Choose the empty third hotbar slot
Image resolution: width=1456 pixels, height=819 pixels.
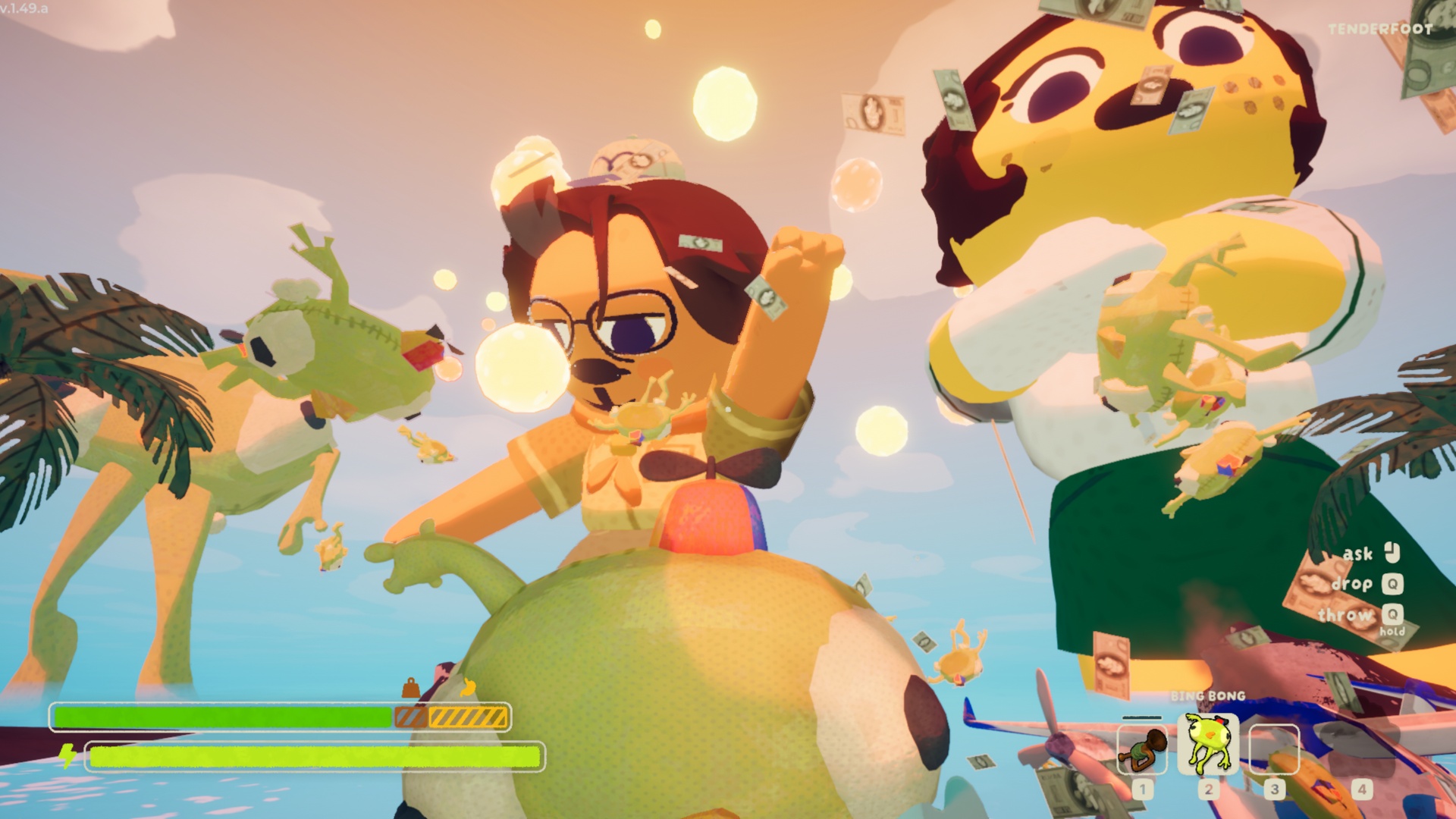point(1274,749)
